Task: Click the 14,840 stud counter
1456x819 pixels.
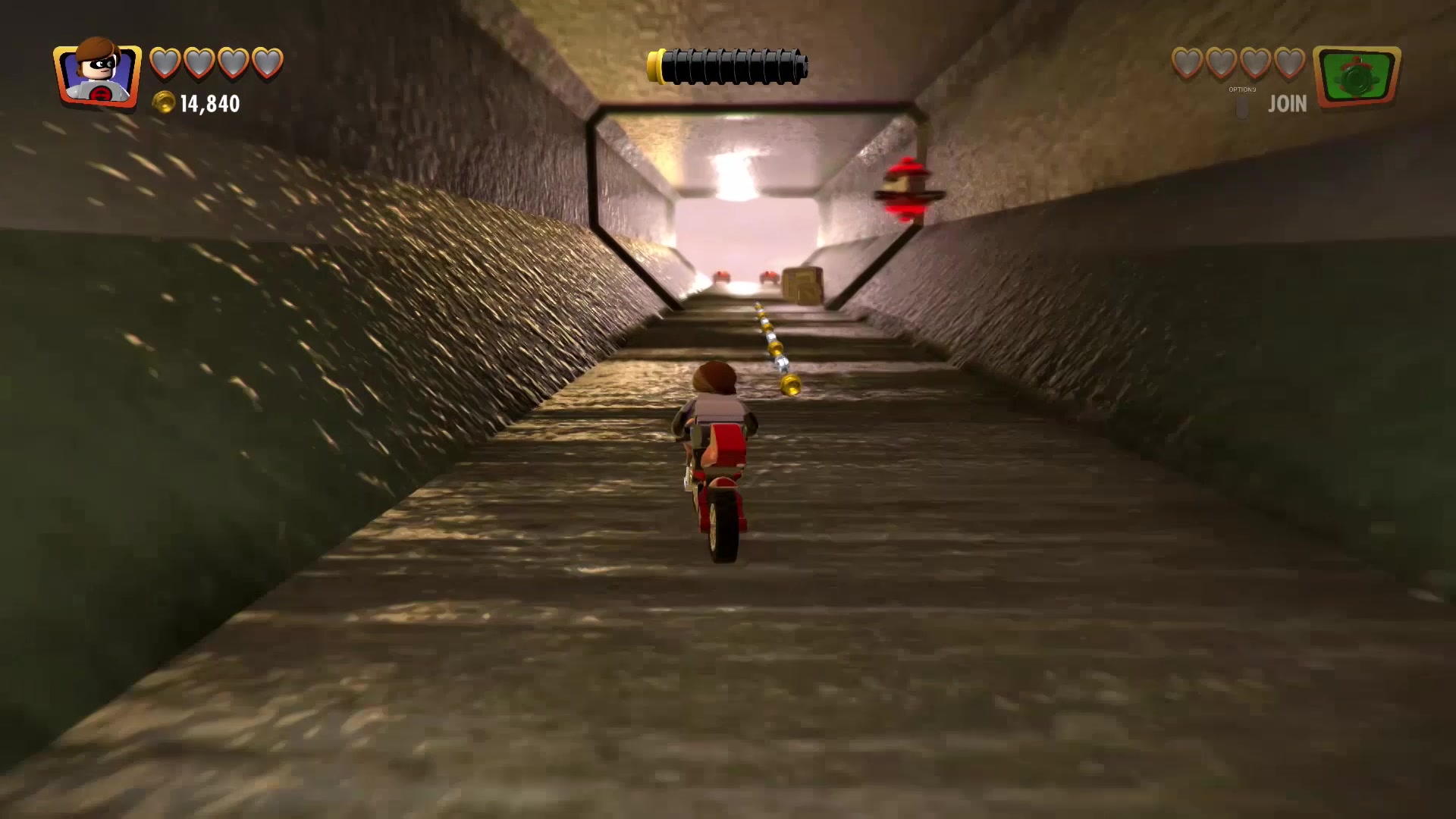Action: (209, 102)
